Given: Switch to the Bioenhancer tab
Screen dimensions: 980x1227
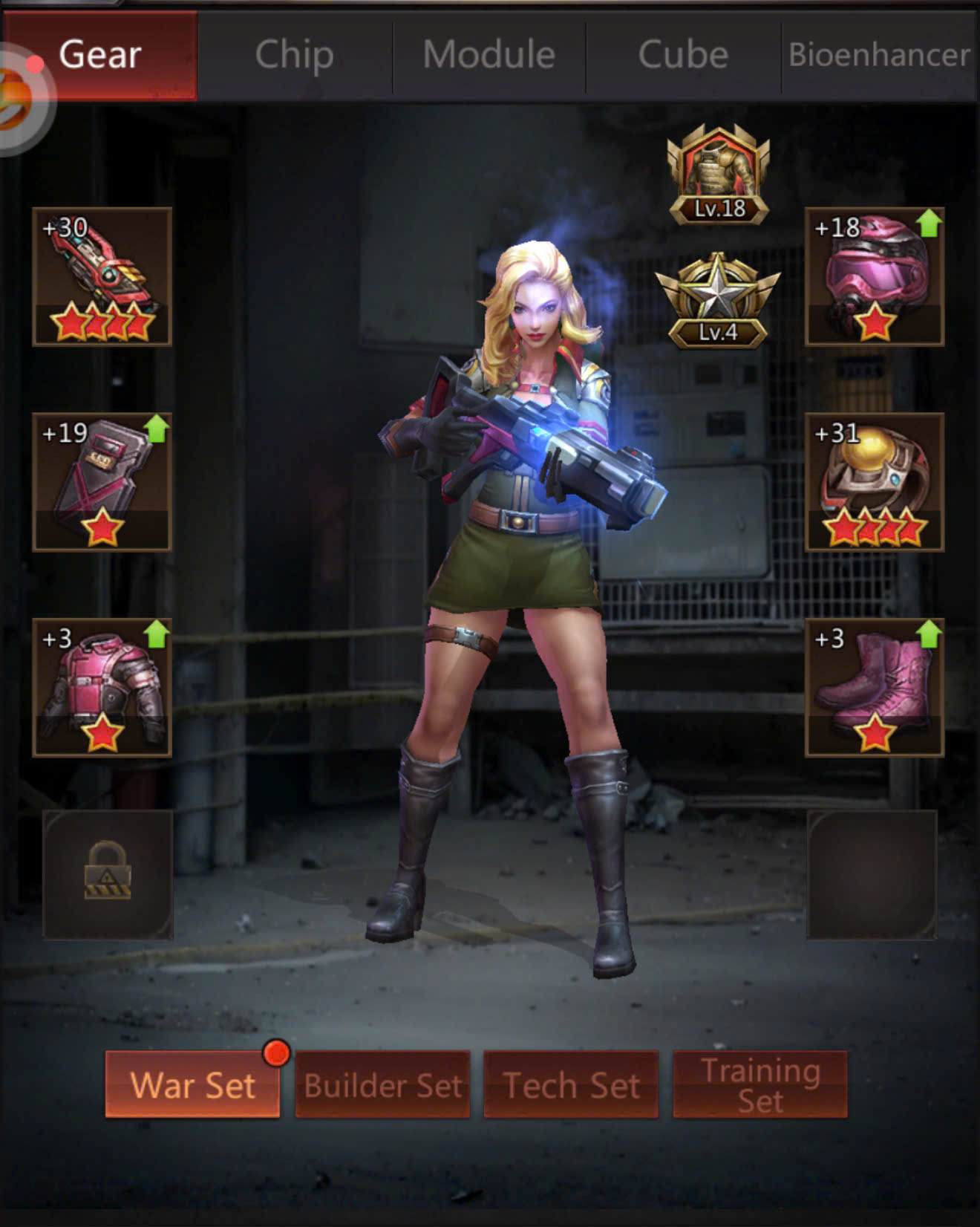Looking at the screenshot, I should click(879, 55).
